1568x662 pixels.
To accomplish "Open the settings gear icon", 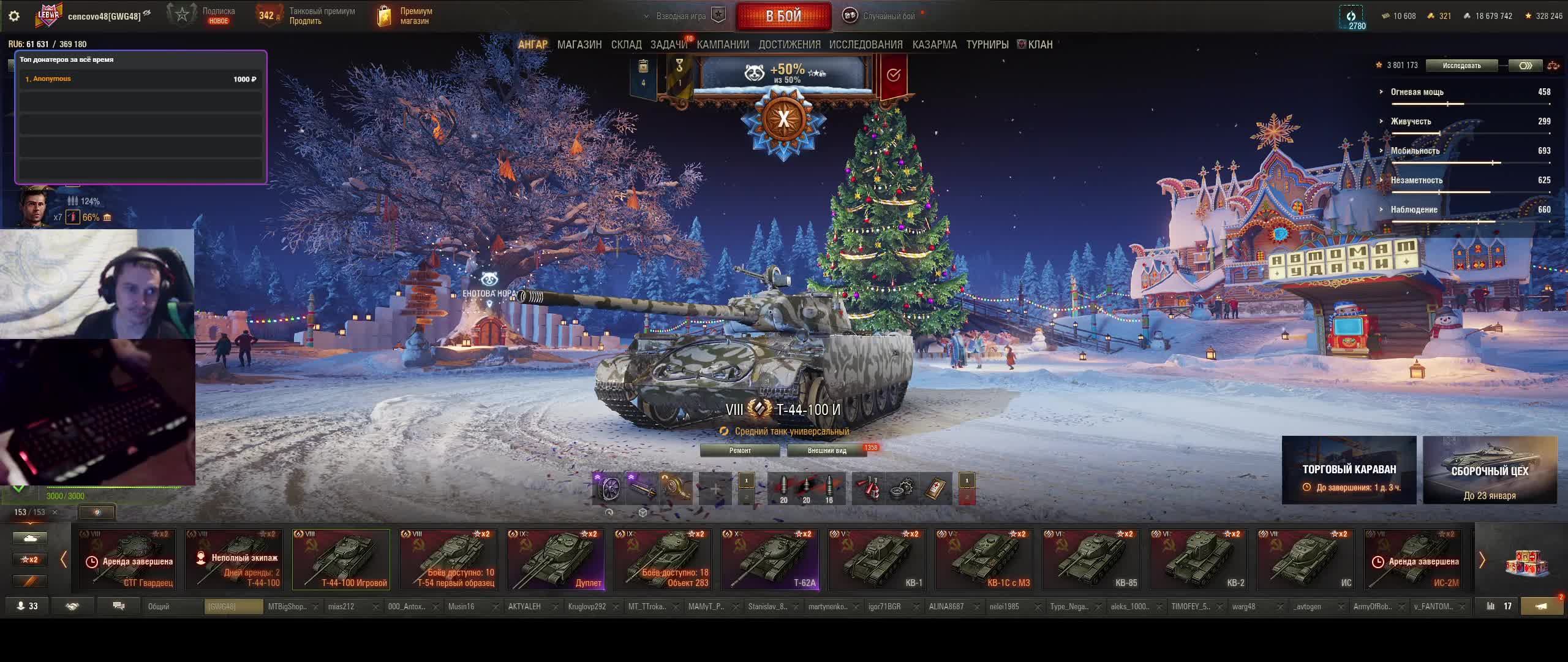I will [14, 16].
